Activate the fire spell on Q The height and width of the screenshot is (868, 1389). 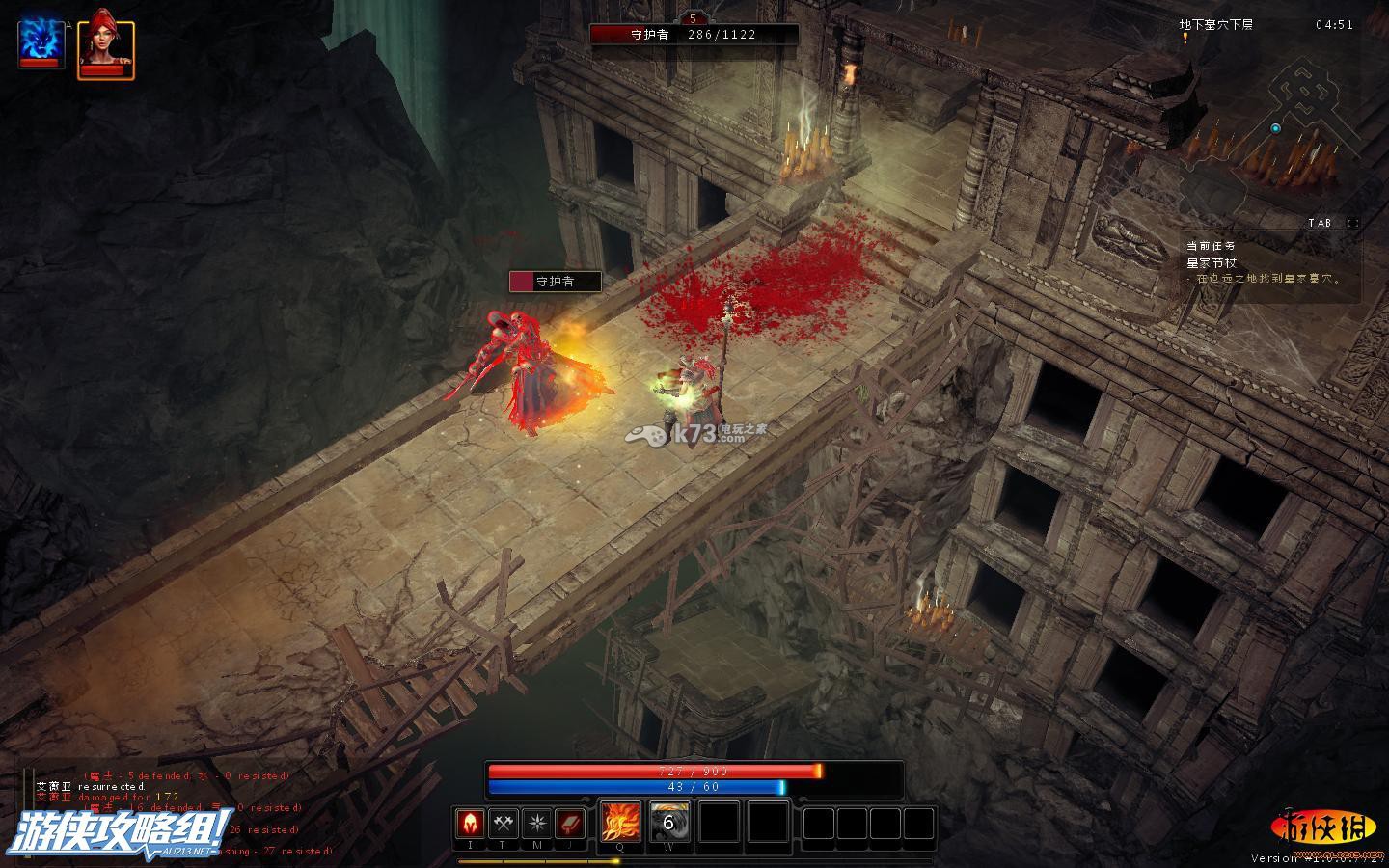click(619, 823)
